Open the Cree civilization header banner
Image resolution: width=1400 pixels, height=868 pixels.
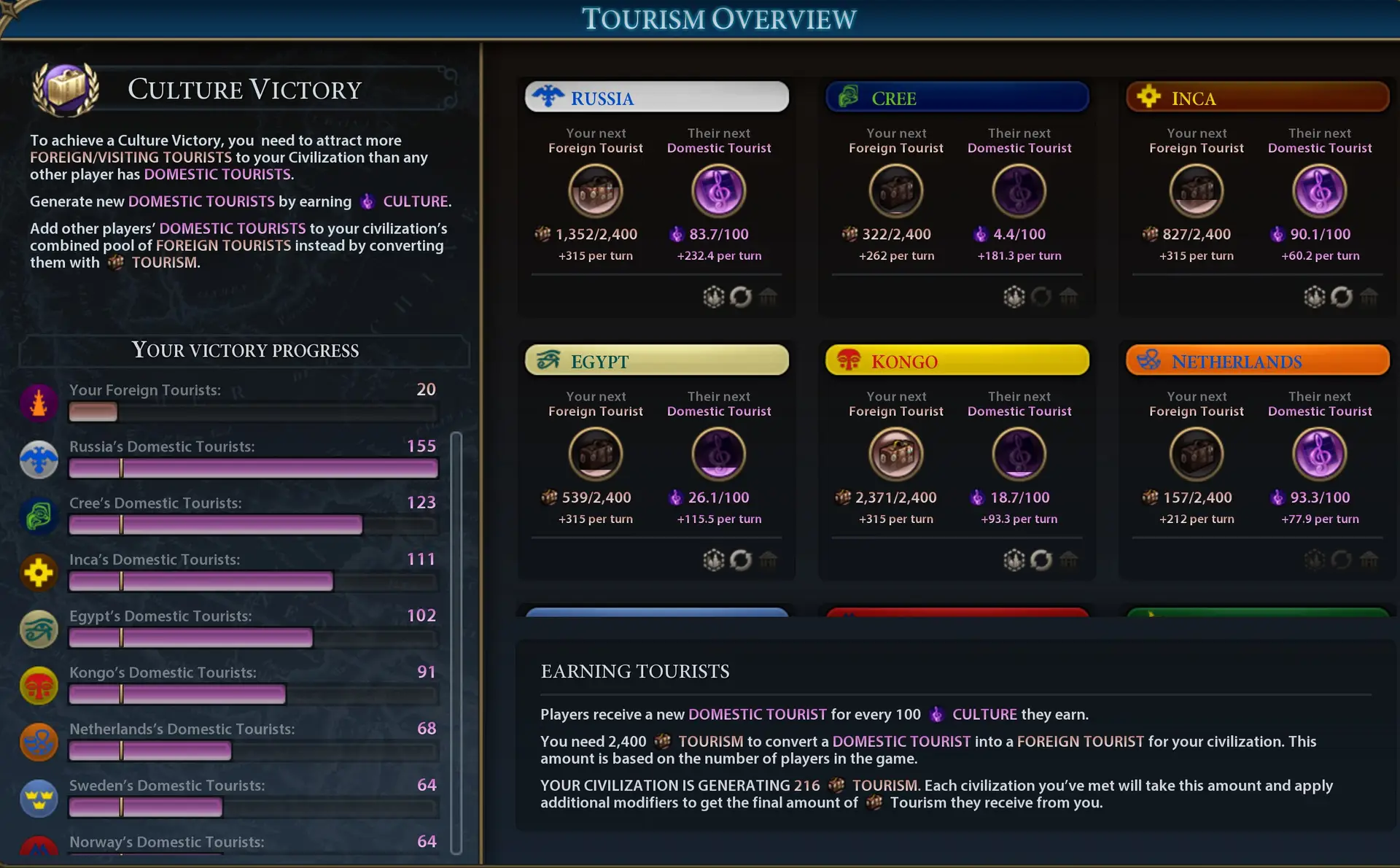click(x=956, y=97)
